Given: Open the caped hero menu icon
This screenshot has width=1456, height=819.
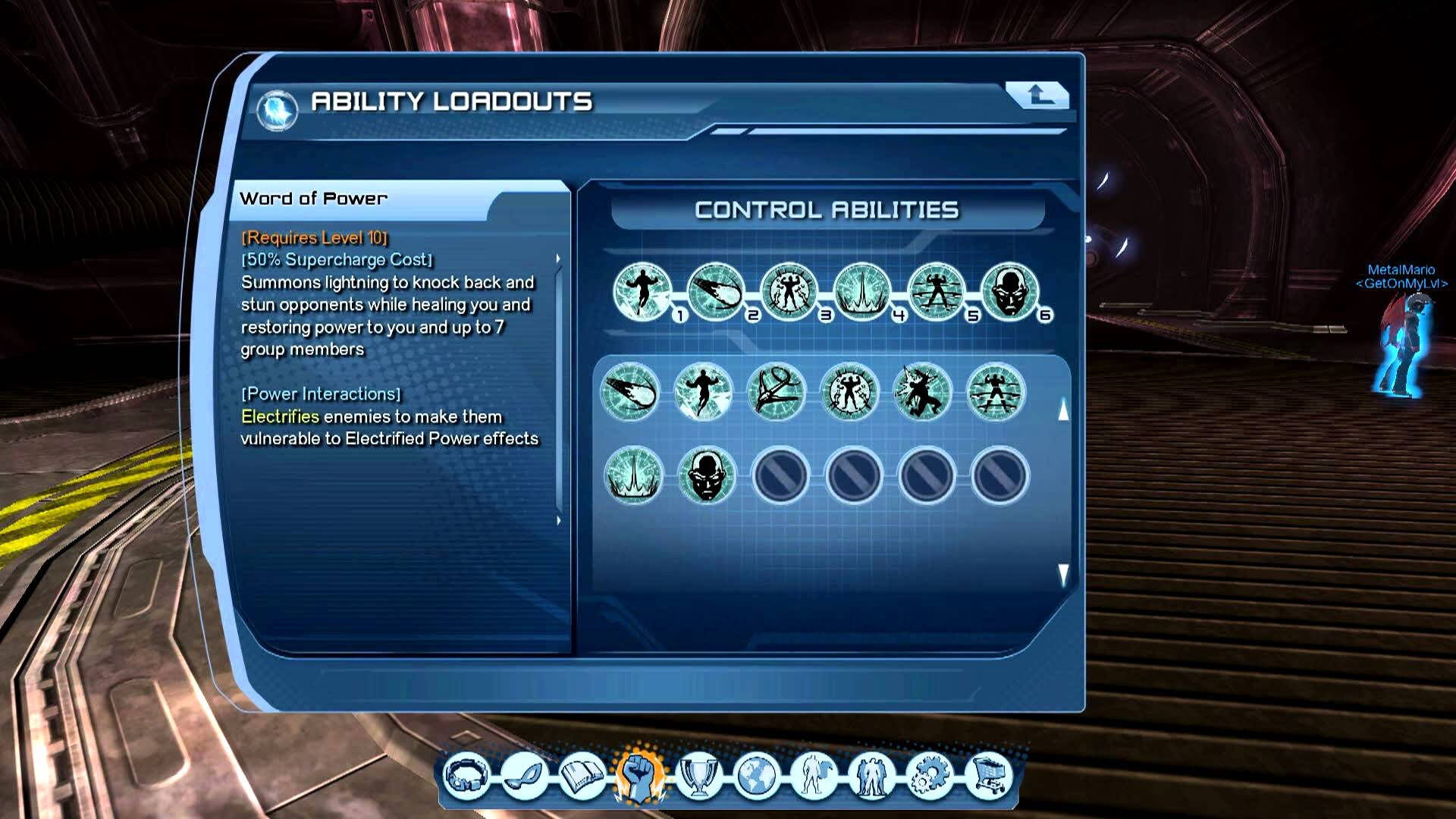Looking at the screenshot, I should 814,775.
